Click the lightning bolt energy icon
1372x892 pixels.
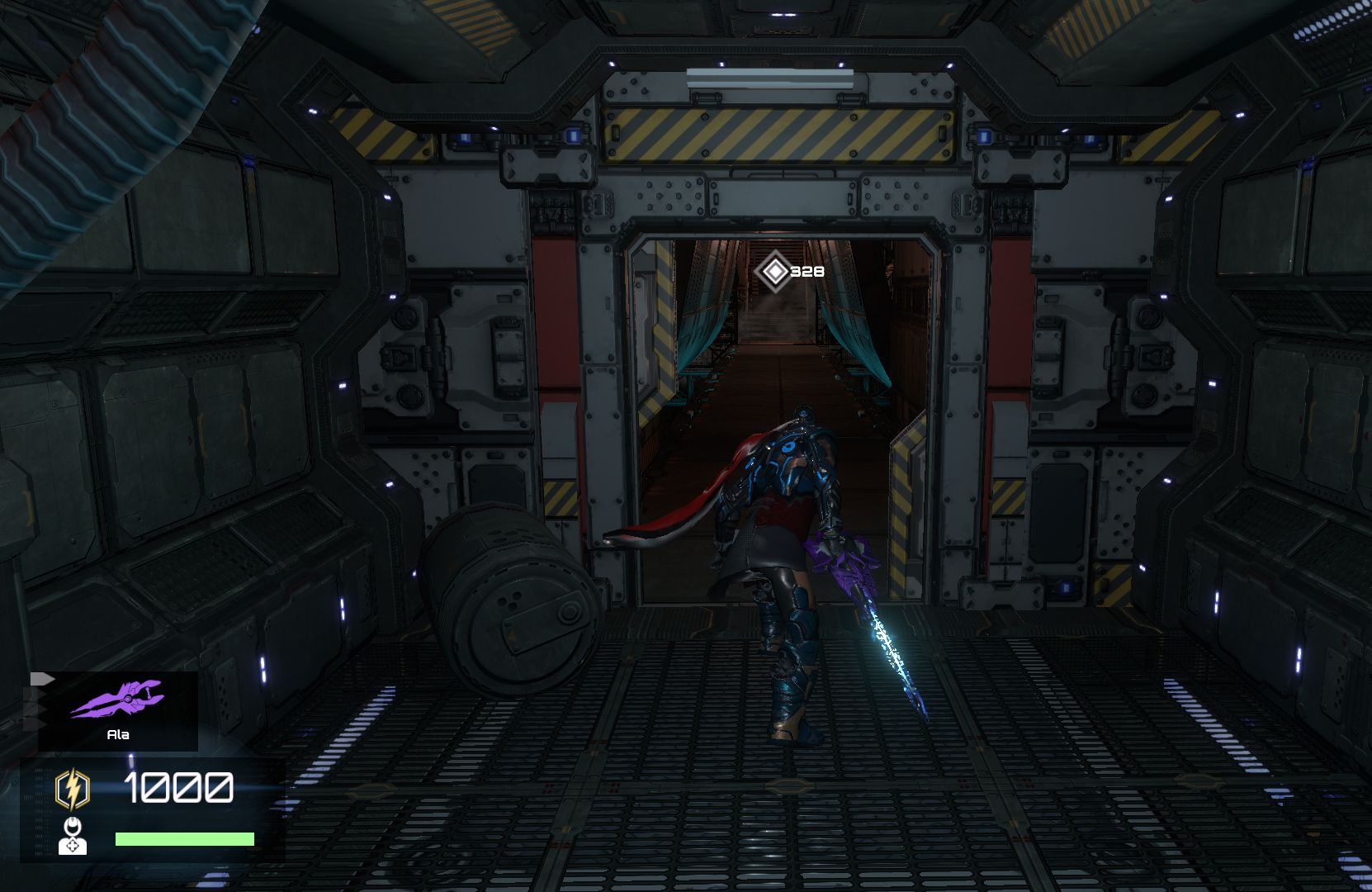pyautogui.click(x=73, y=789)
